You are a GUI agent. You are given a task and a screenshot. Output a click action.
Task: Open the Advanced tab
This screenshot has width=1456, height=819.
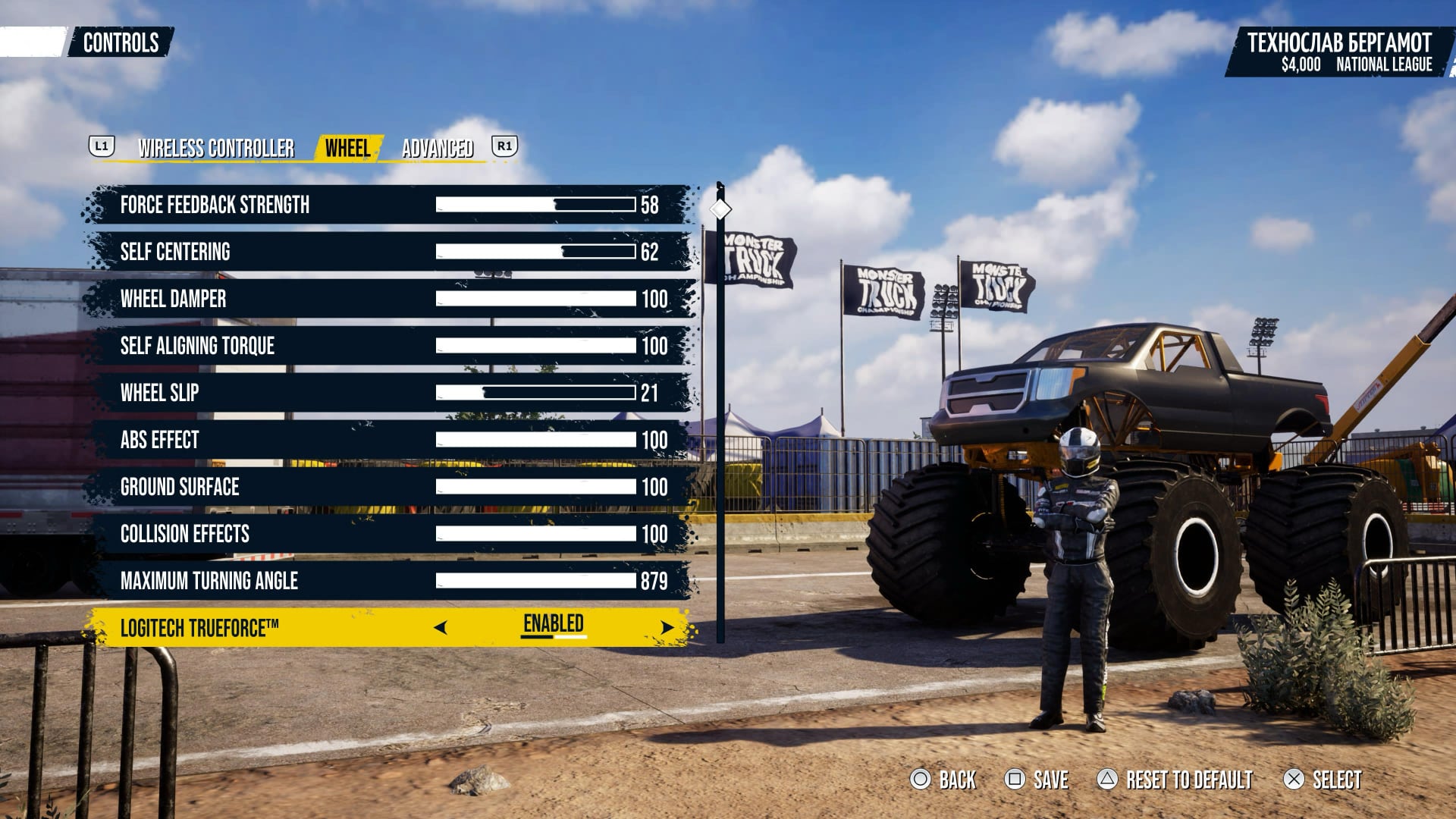tap(438, 148)
